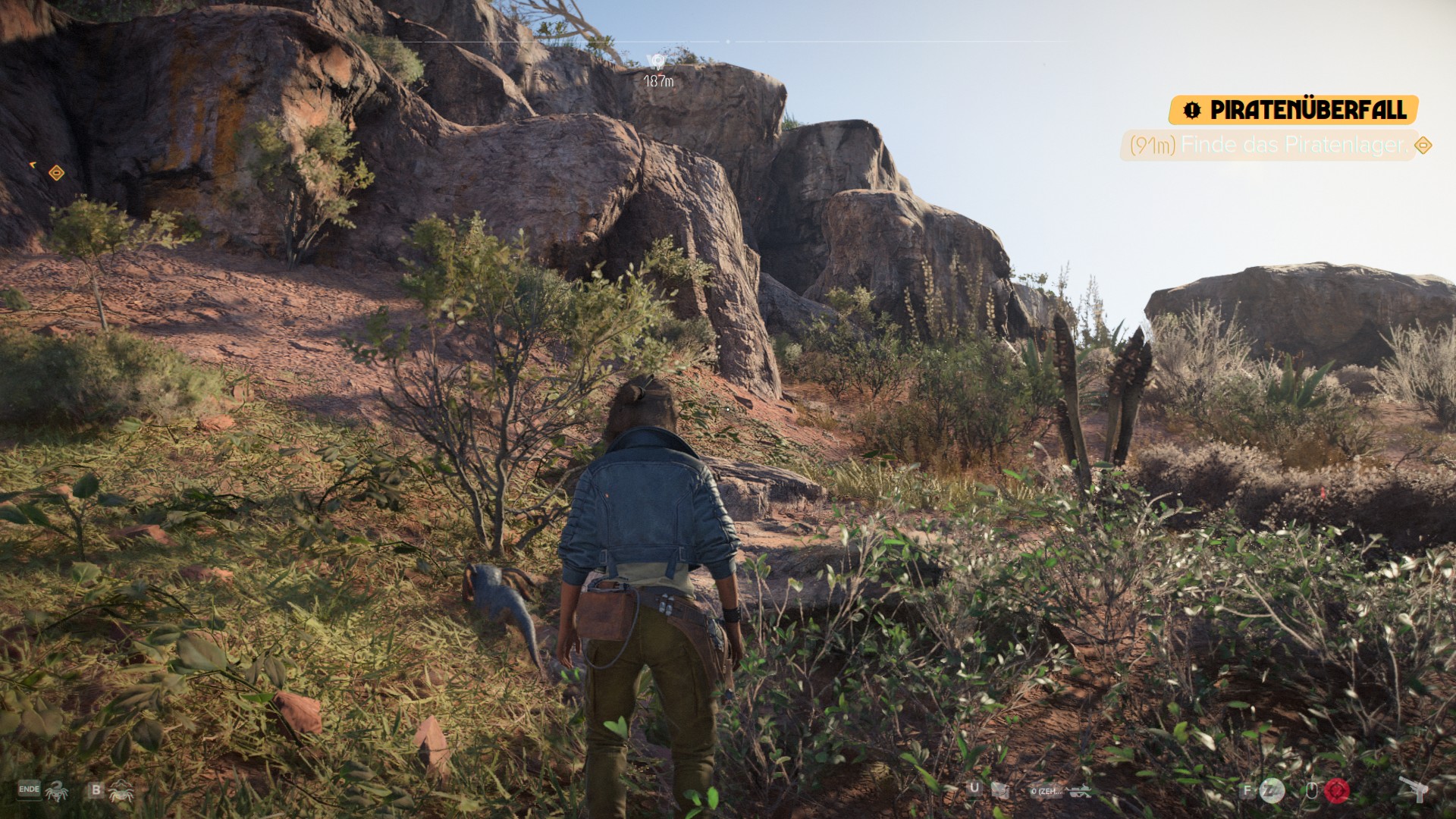Screen dimensions: 1456x819
Task: Select the red targeting ability icon
Action: tap(1337, 791)
